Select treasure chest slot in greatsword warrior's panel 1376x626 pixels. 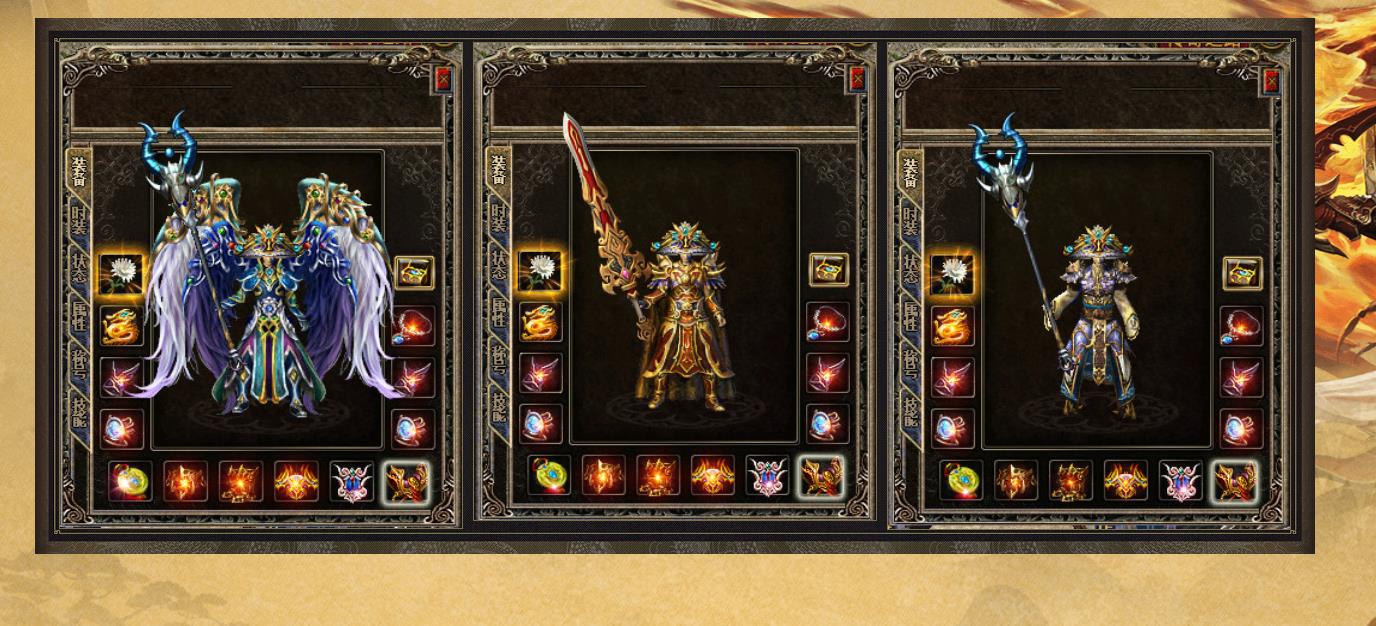pyautogui.click(x=828, y=270)
